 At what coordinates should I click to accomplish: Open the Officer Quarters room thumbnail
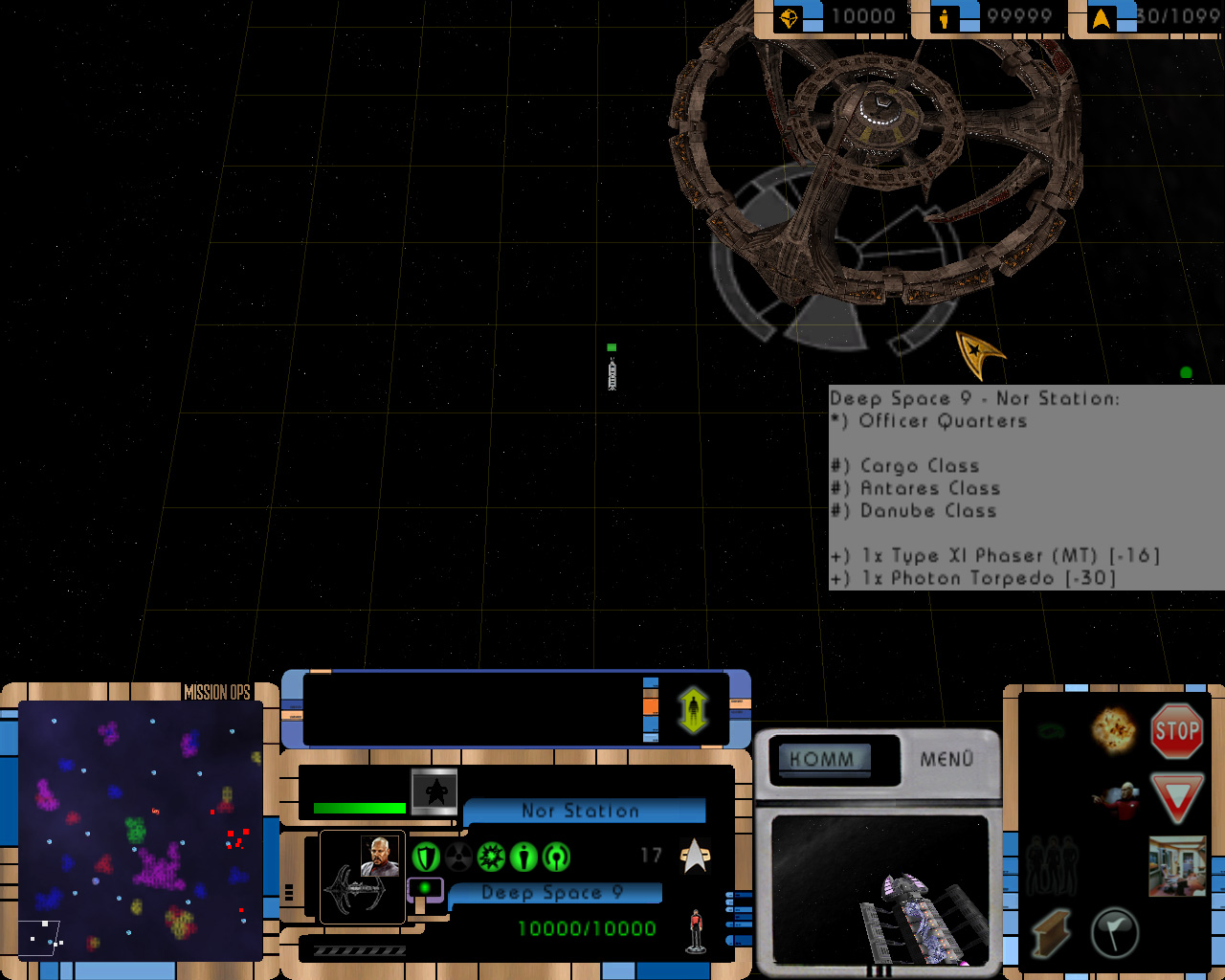1176,865
